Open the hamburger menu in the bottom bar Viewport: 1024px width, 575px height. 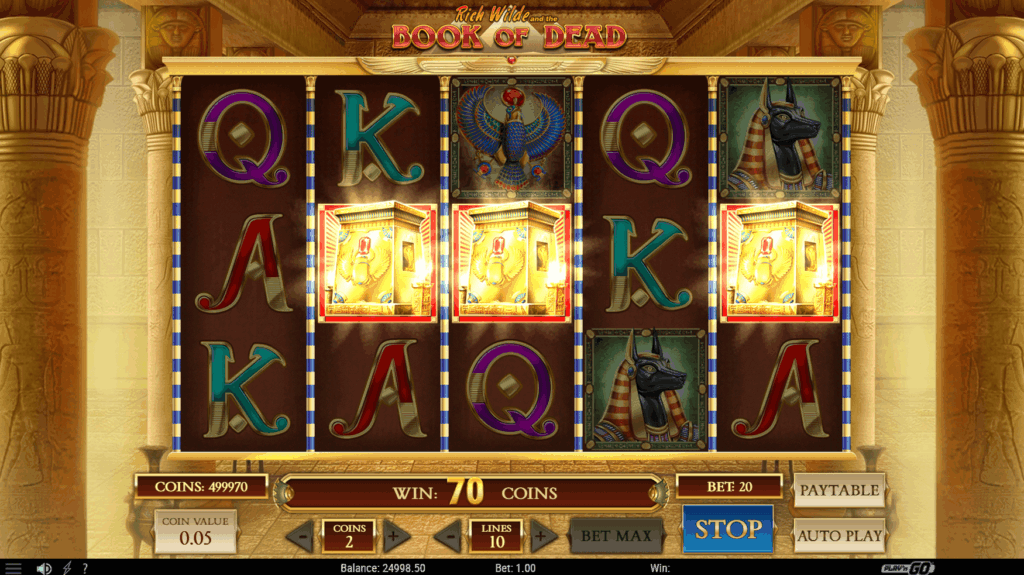pos(13,568)
